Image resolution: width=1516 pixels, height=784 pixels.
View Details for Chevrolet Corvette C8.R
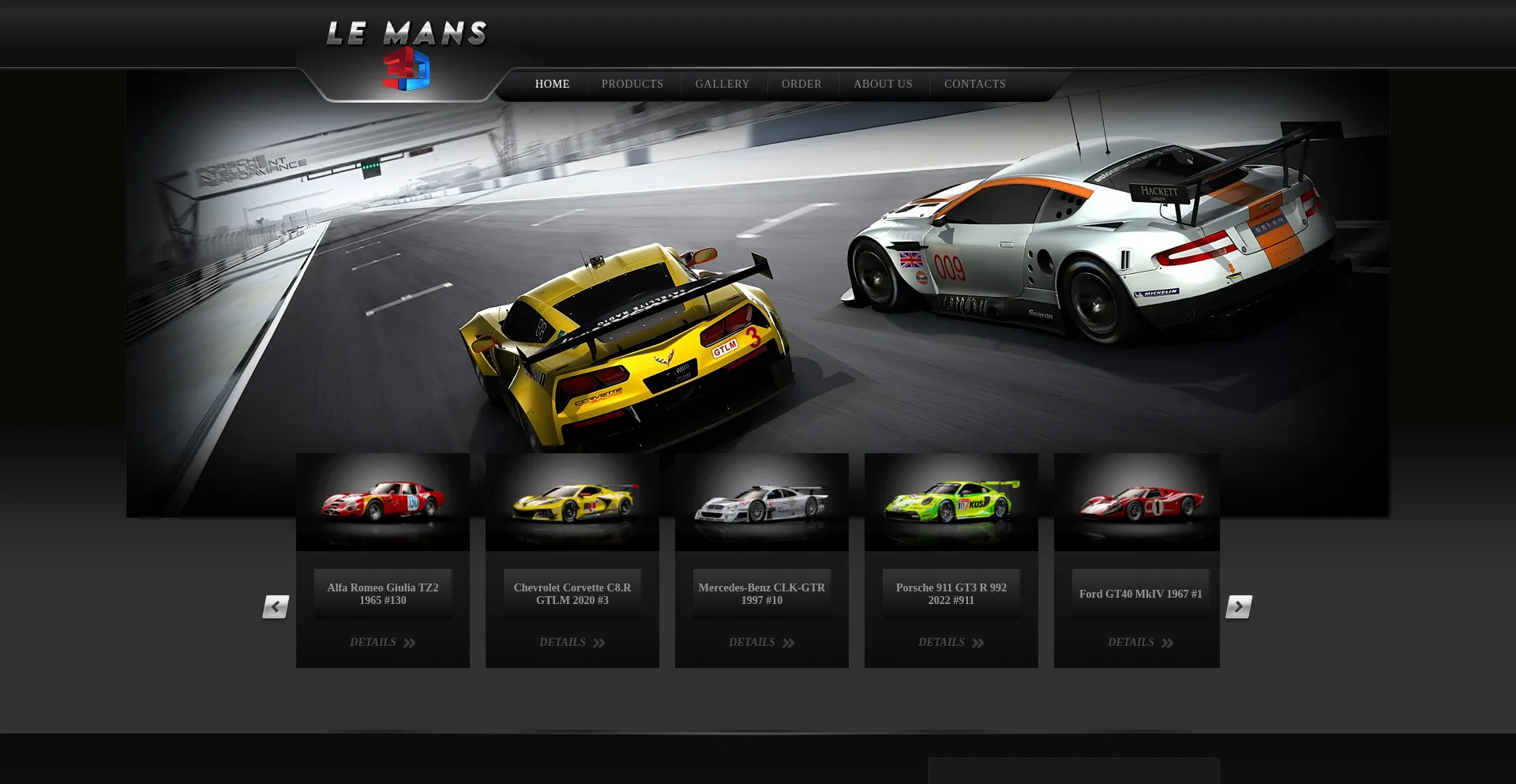pyautogui.click(x=572, y=643)
